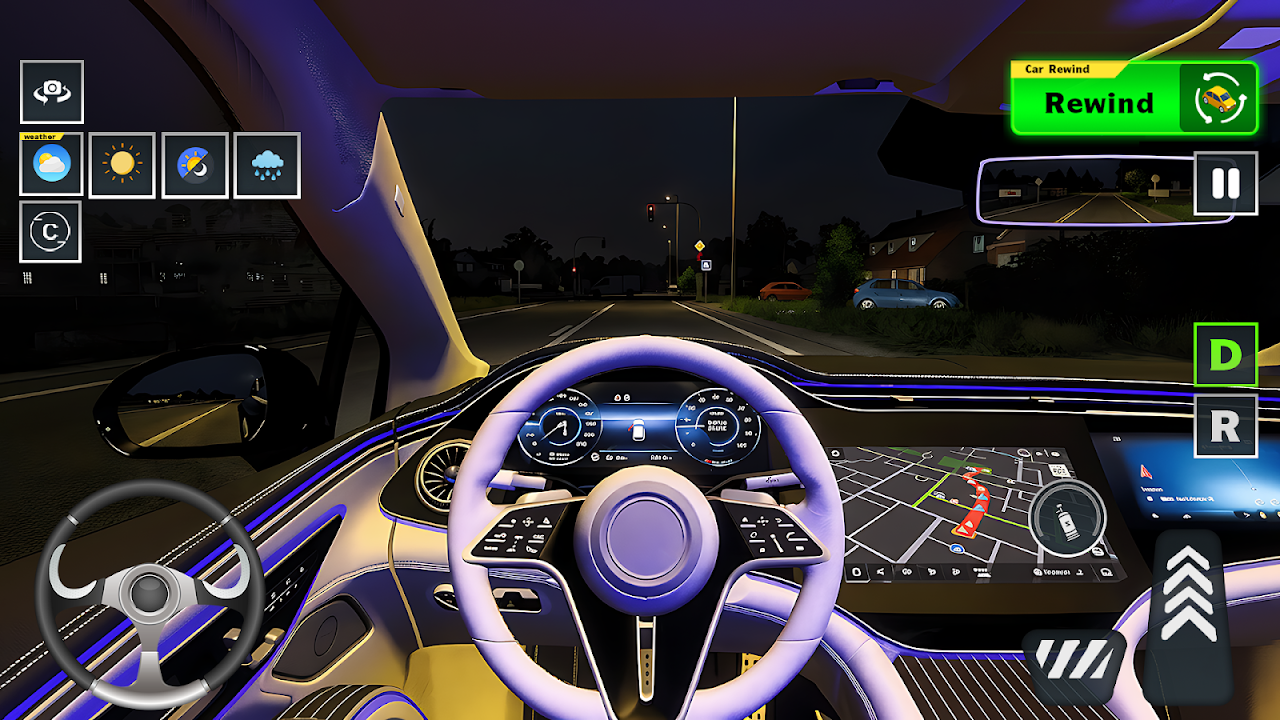This screenshot has height=720, width=1280.
Task: Switch the camera view
Action: (x=52, y=92)
